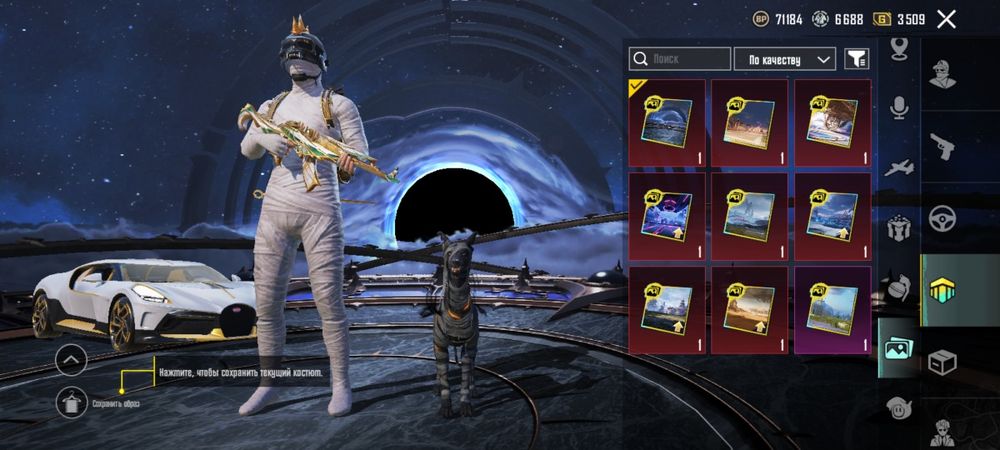This screenshot has width=1000, height=450.
Task: Select the equipped black hole lobby background
Action: 667,123
